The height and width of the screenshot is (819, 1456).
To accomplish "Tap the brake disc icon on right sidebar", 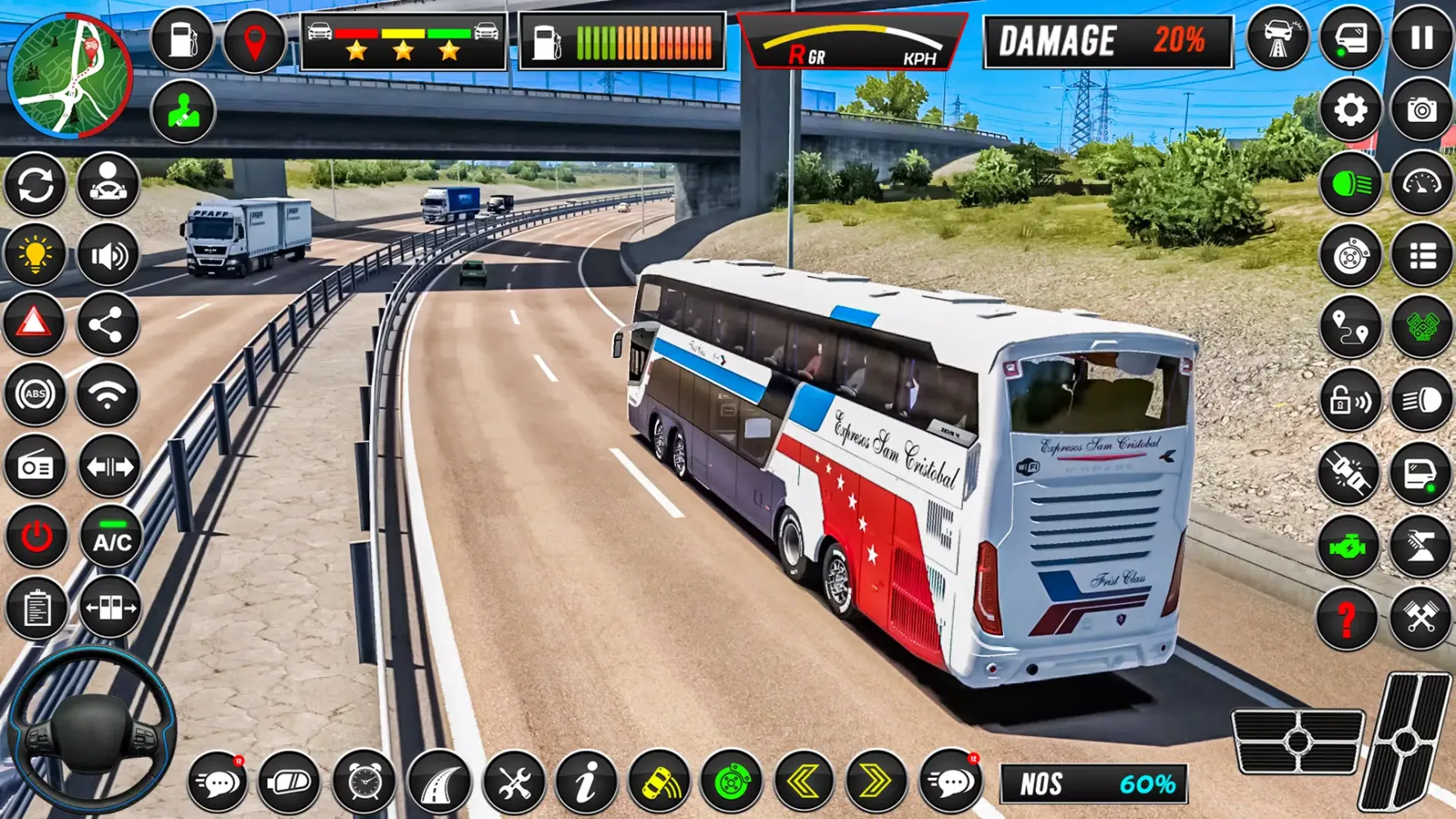I will click(x=1350, y=253).
